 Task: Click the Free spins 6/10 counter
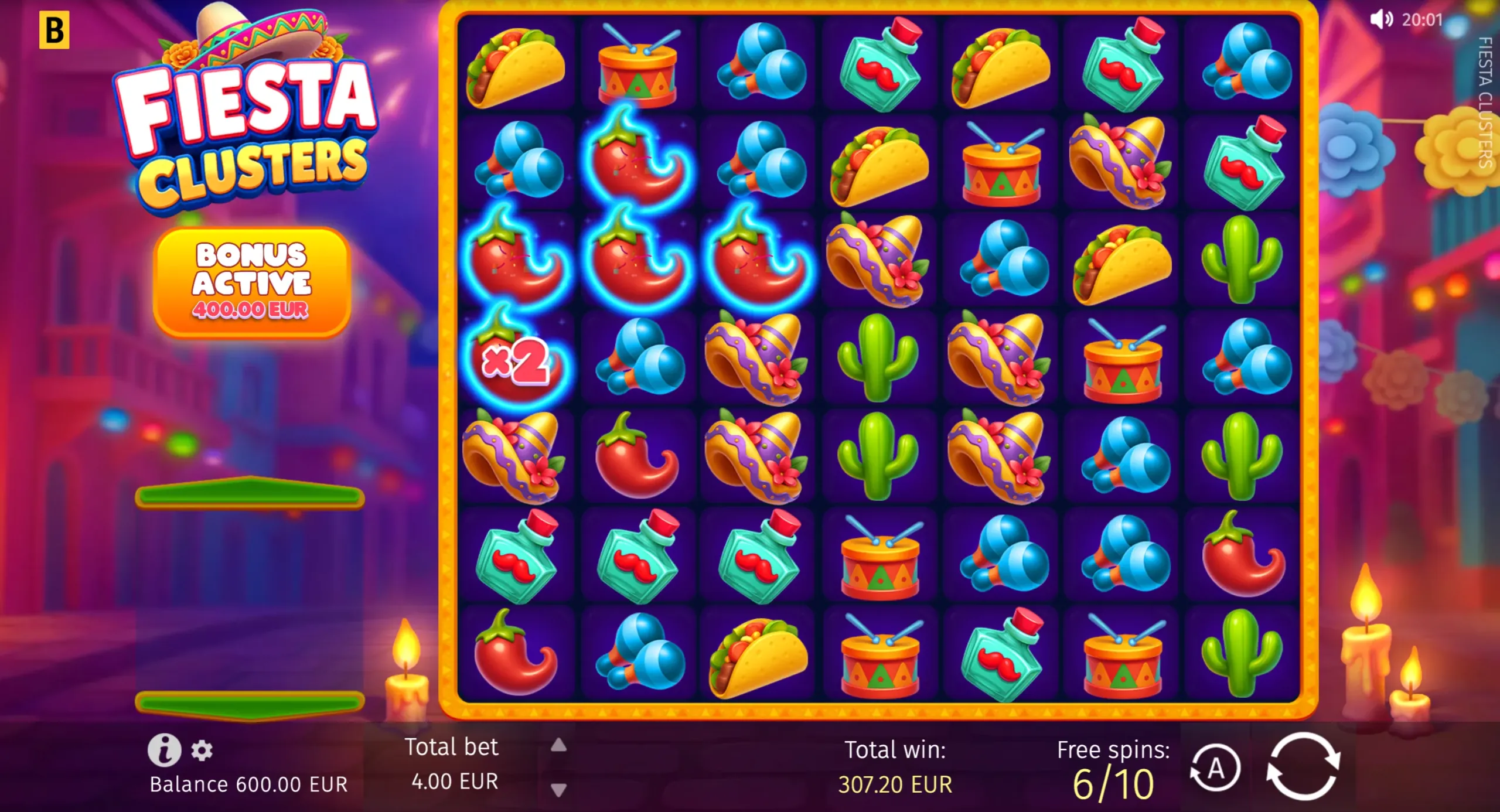(x=1113, y=767)
